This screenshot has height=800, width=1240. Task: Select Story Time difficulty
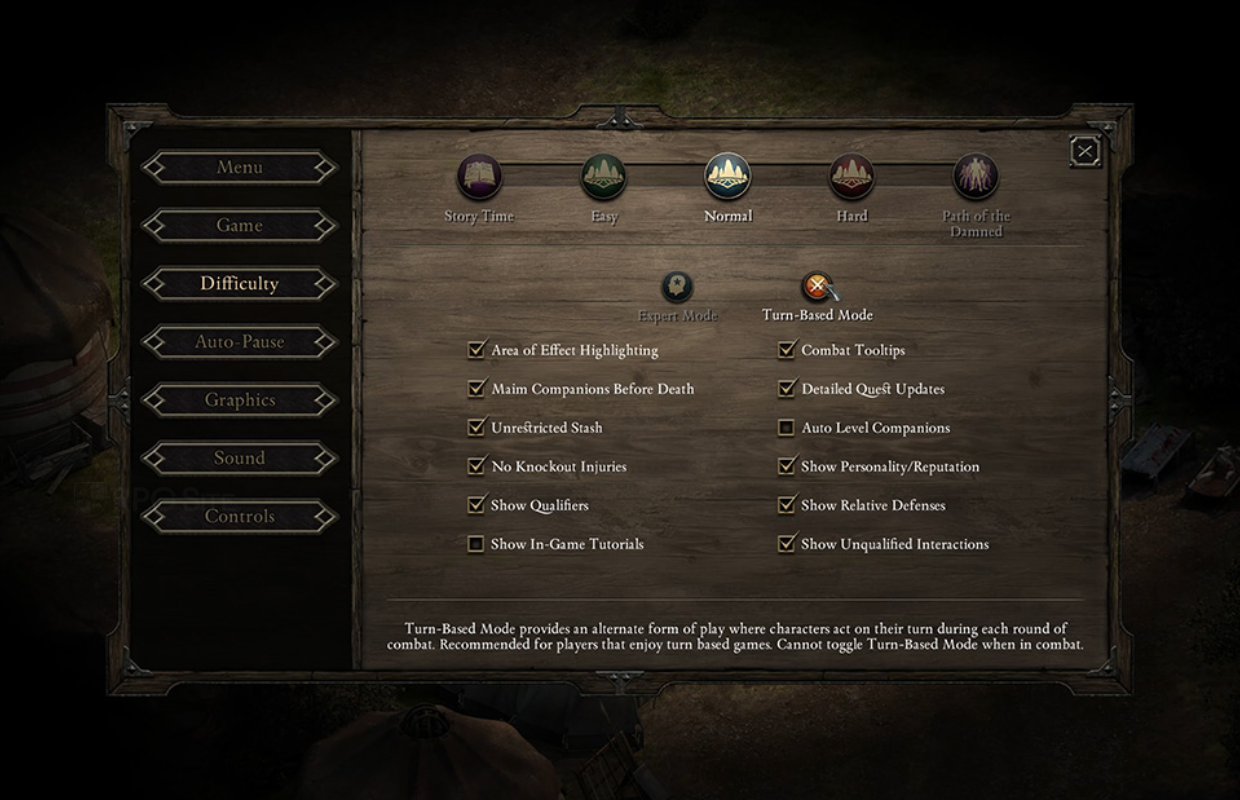[x=479, y=177]
